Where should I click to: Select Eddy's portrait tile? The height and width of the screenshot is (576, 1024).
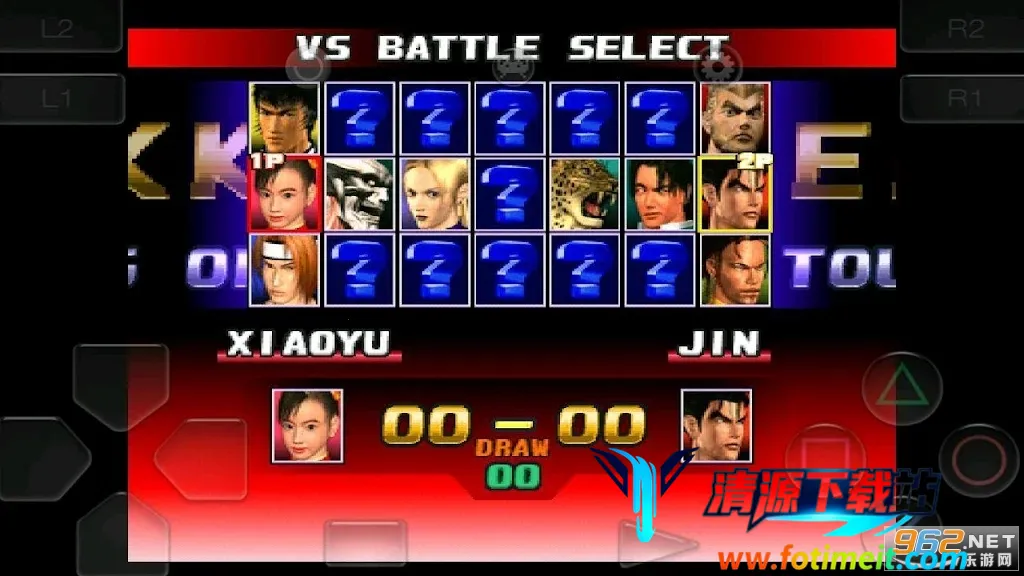pyautogui.click(x=735, y=270)
